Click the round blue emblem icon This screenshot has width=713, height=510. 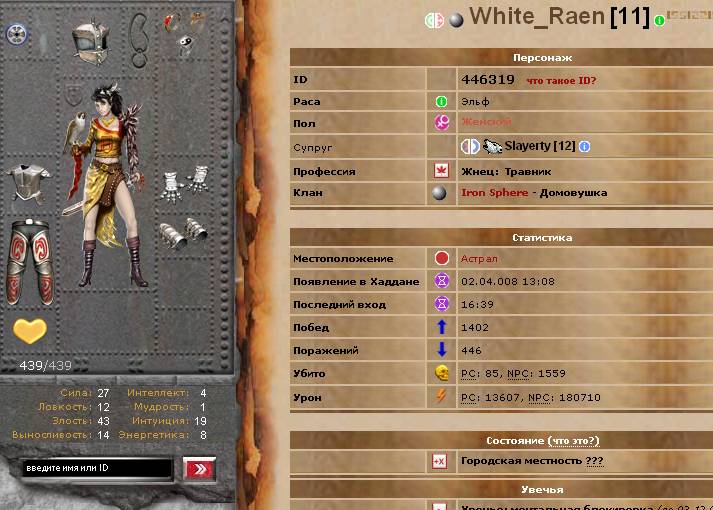click(15, 34)
